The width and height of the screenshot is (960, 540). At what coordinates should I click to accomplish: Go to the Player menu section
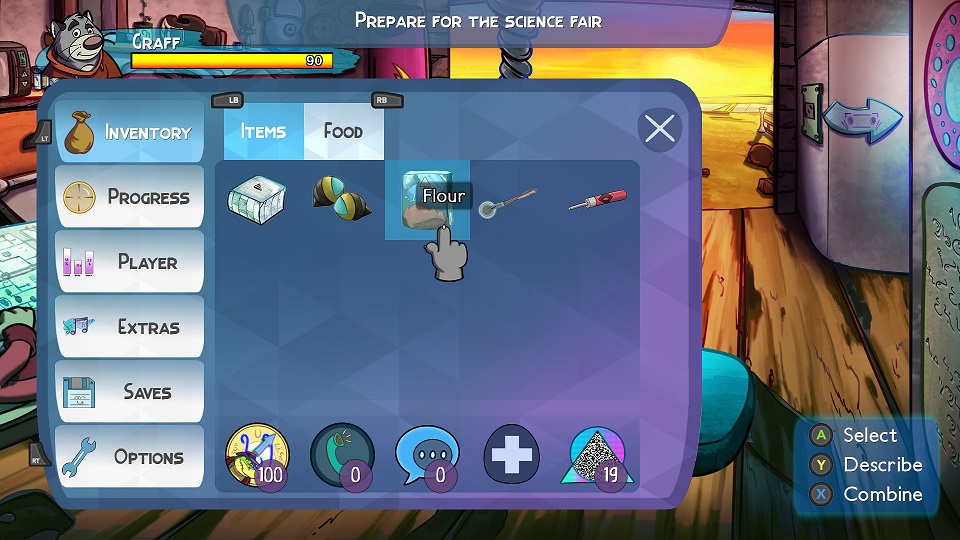tap(130, 262)
